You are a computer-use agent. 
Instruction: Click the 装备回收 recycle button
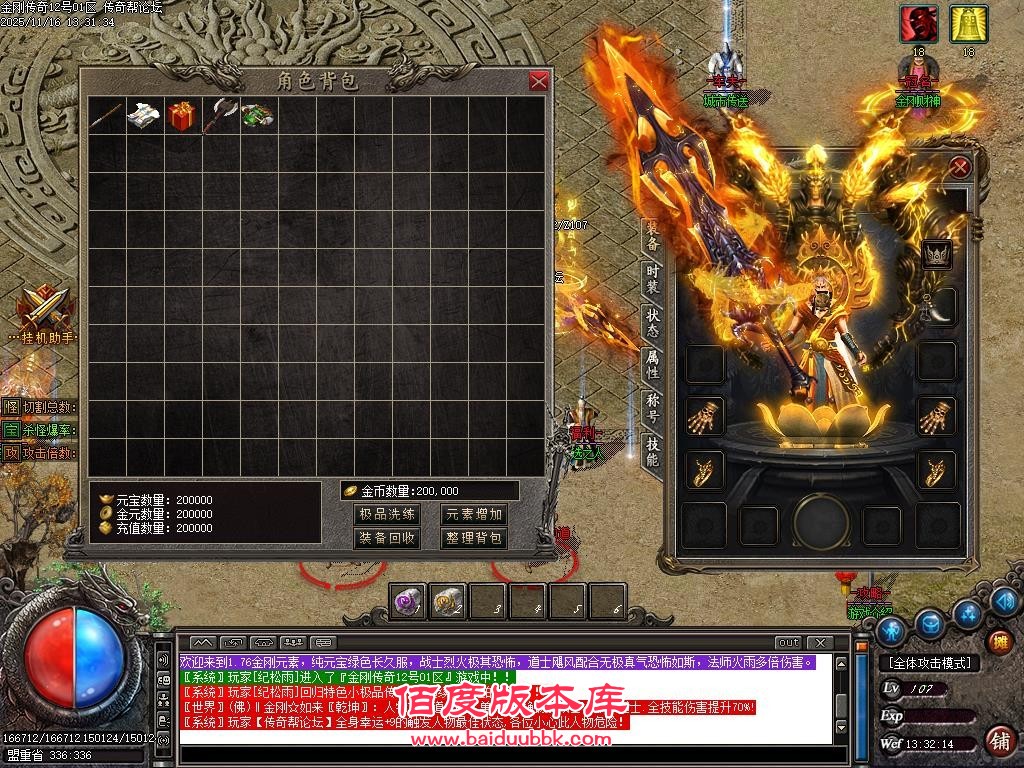(x=386, y=538)
